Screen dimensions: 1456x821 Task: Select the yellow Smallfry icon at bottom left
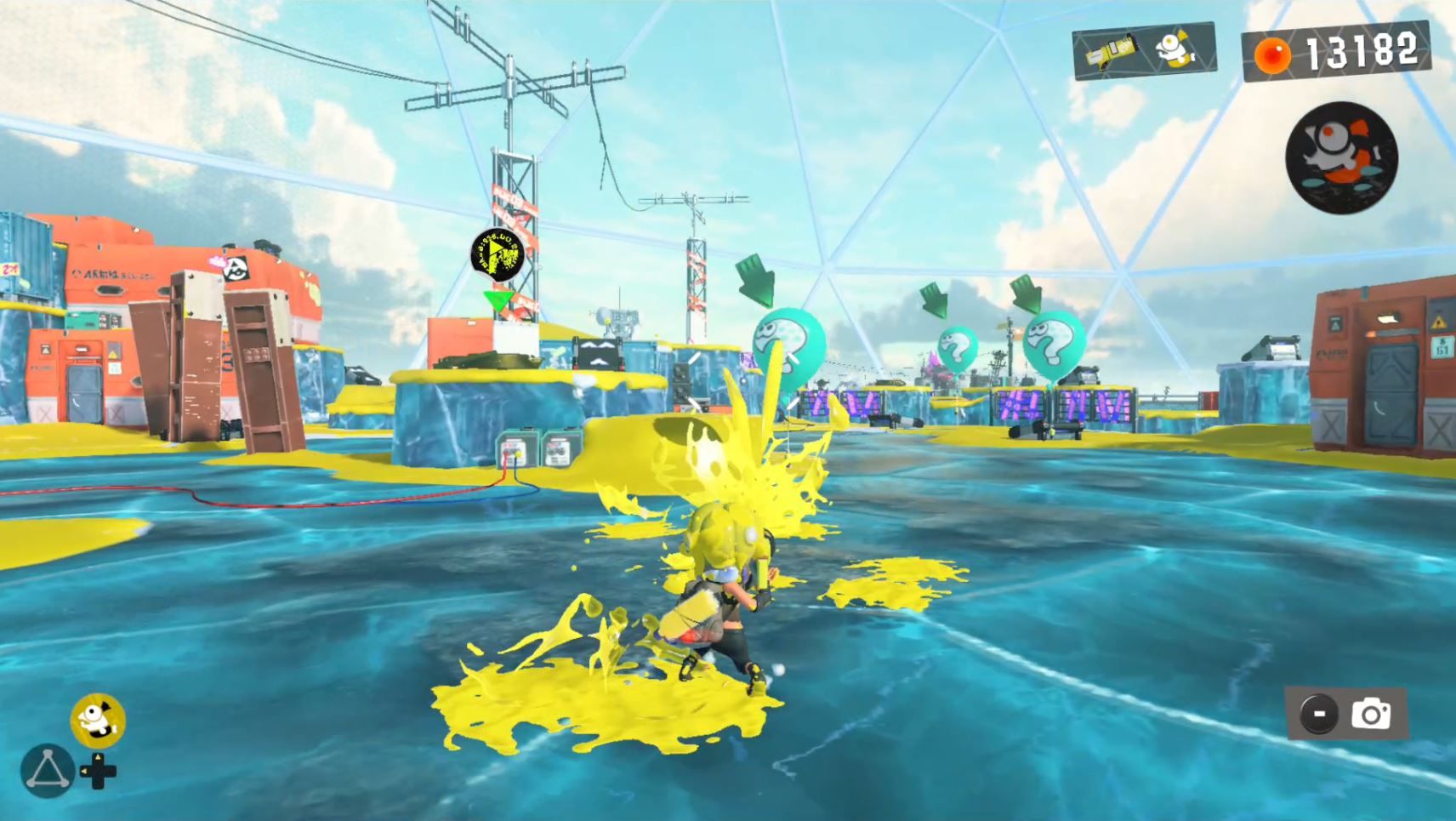pos(98,721)
